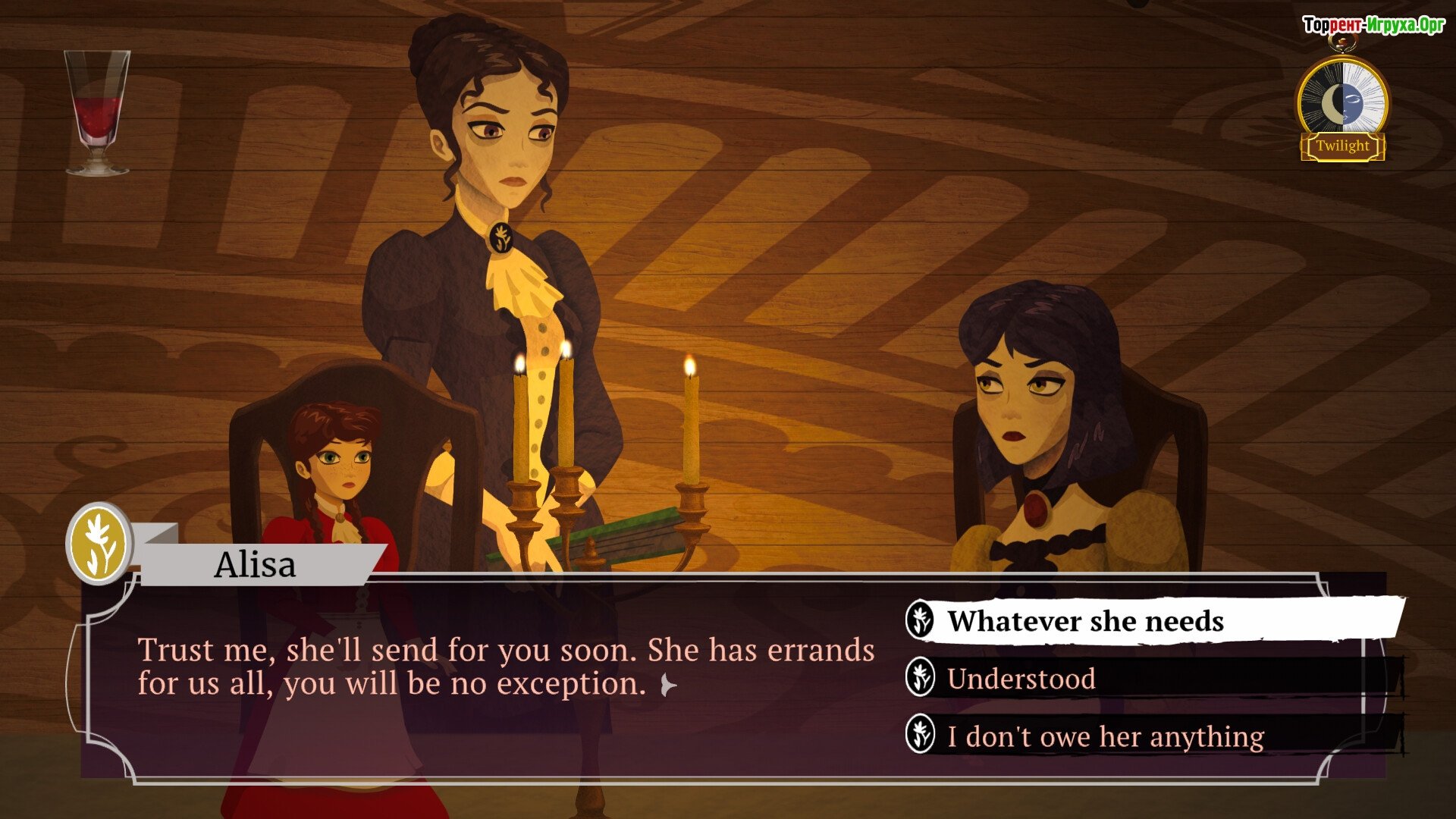
Task: Click Alisa's gold plant emblem badge
Action: tap(99, 544)
